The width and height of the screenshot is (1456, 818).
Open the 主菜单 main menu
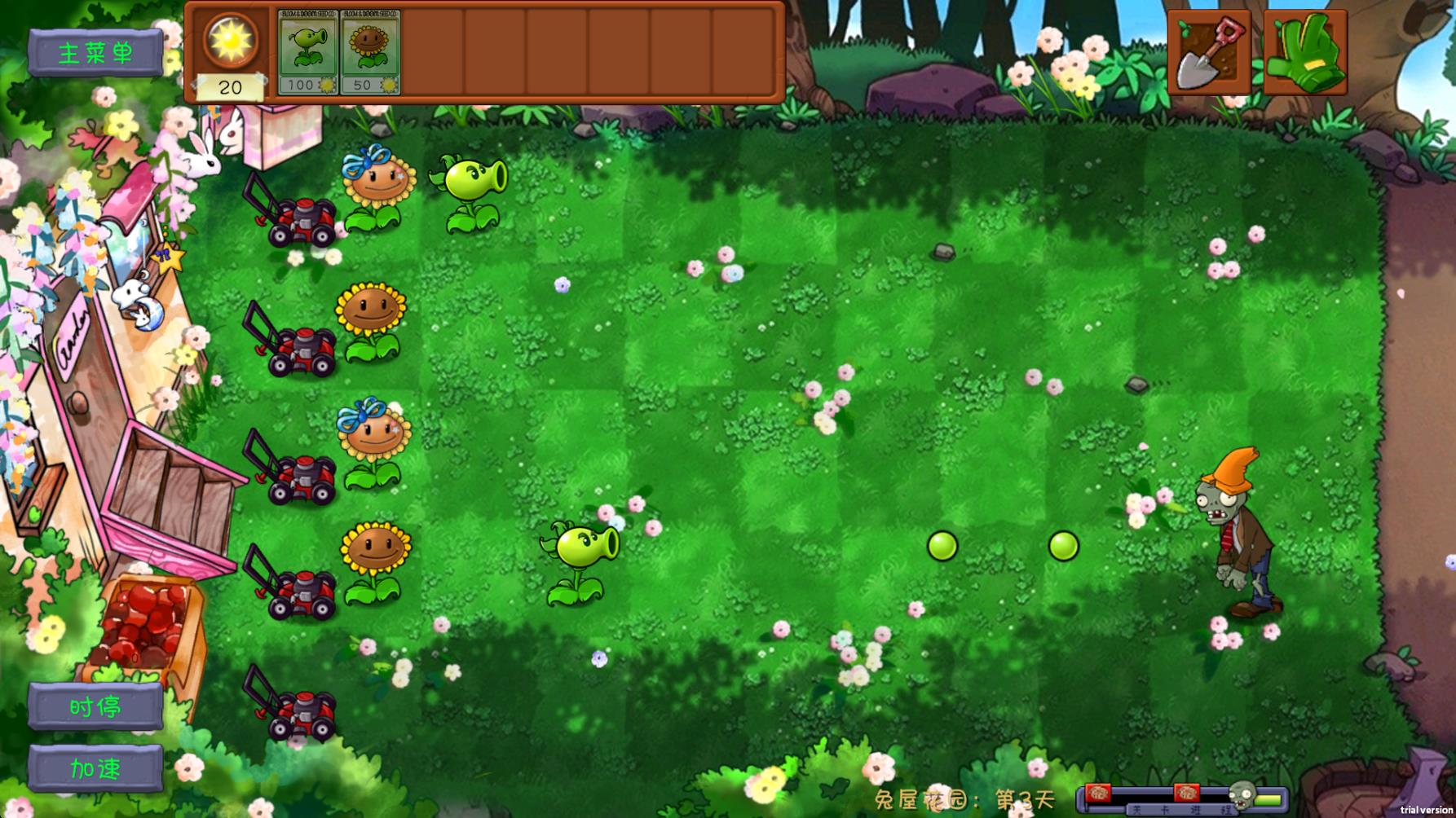pos(96,51)
